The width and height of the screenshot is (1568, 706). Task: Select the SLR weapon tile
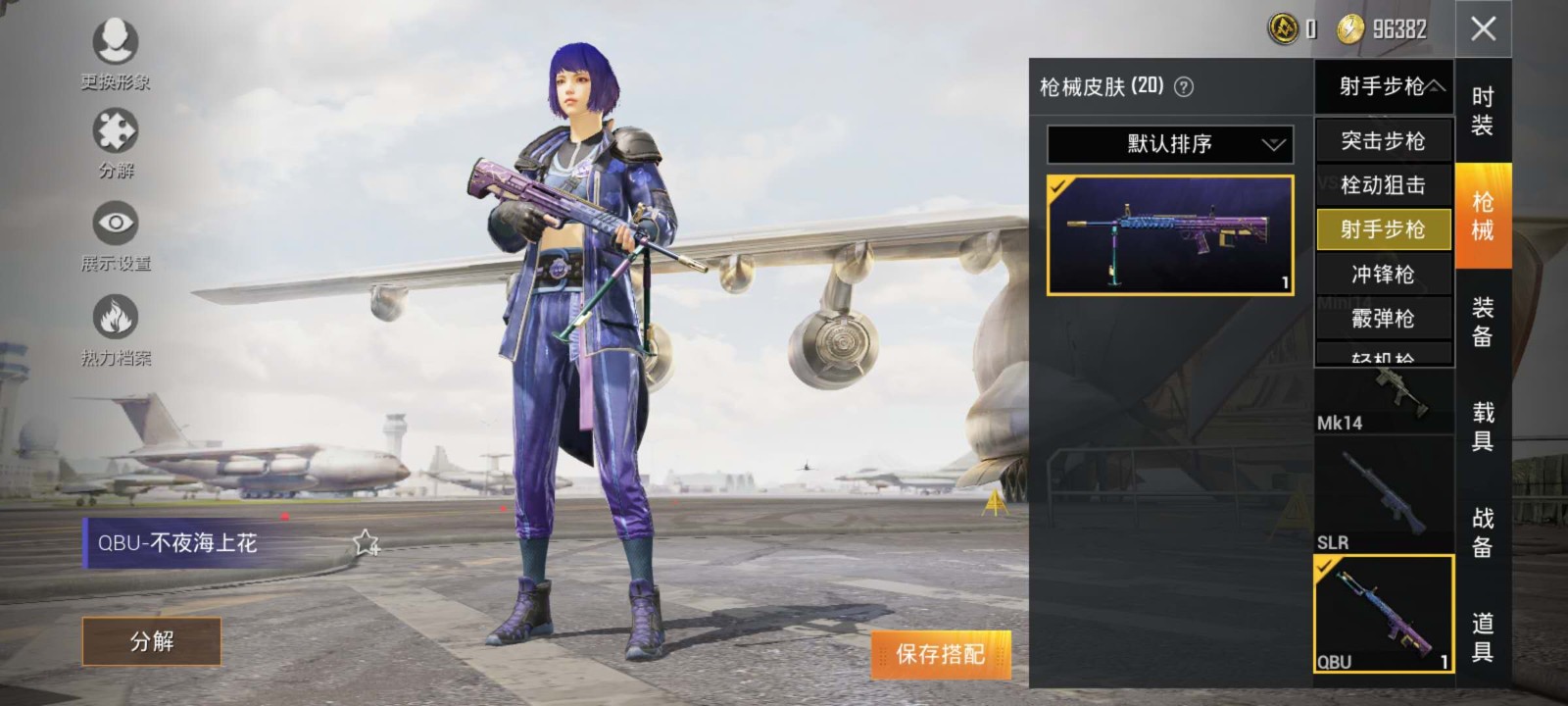point(1383,495)
